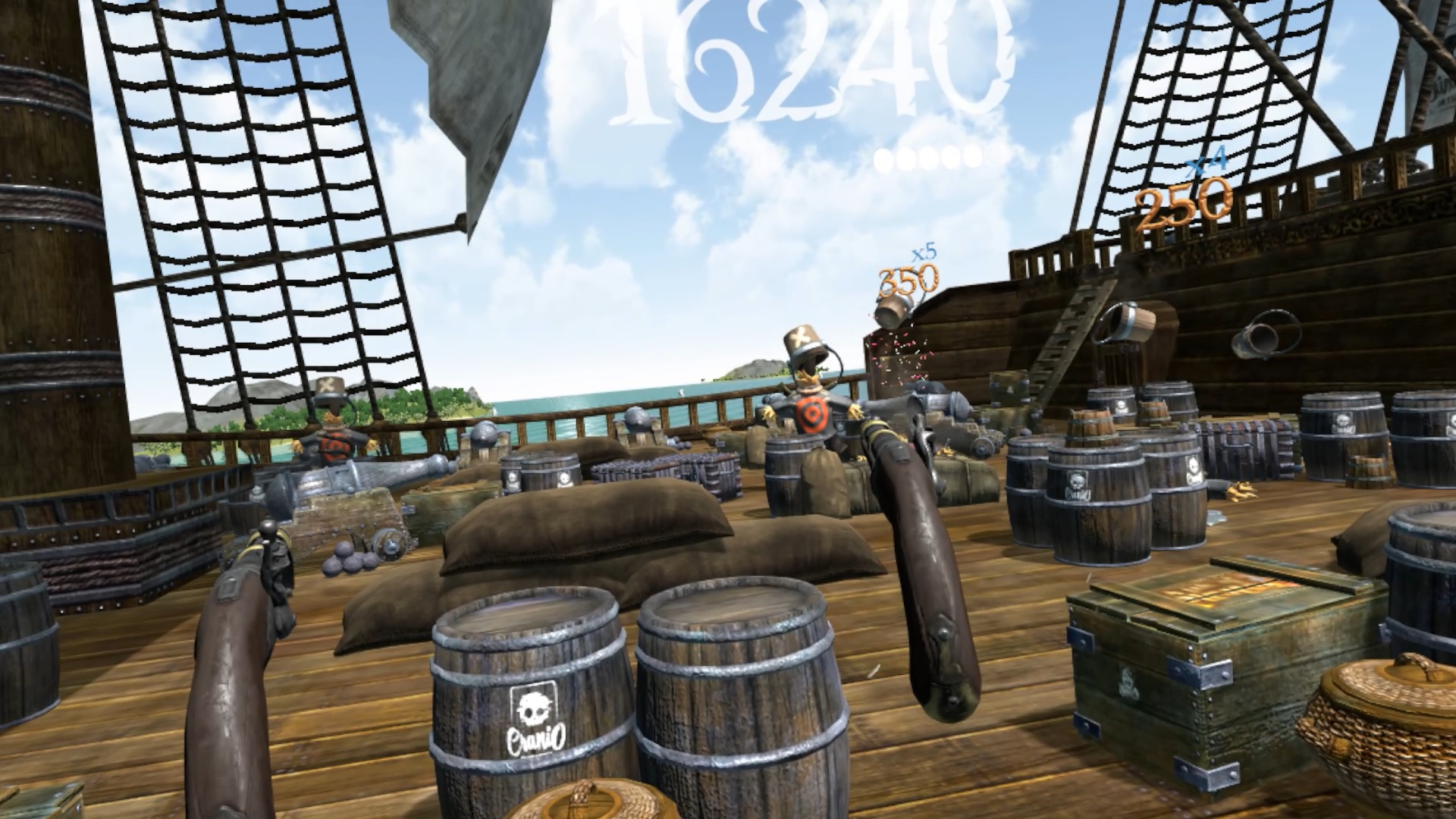1456x819 pixels.
Task: Click the skull stamp on the green supply chest
Action: 1127,681
